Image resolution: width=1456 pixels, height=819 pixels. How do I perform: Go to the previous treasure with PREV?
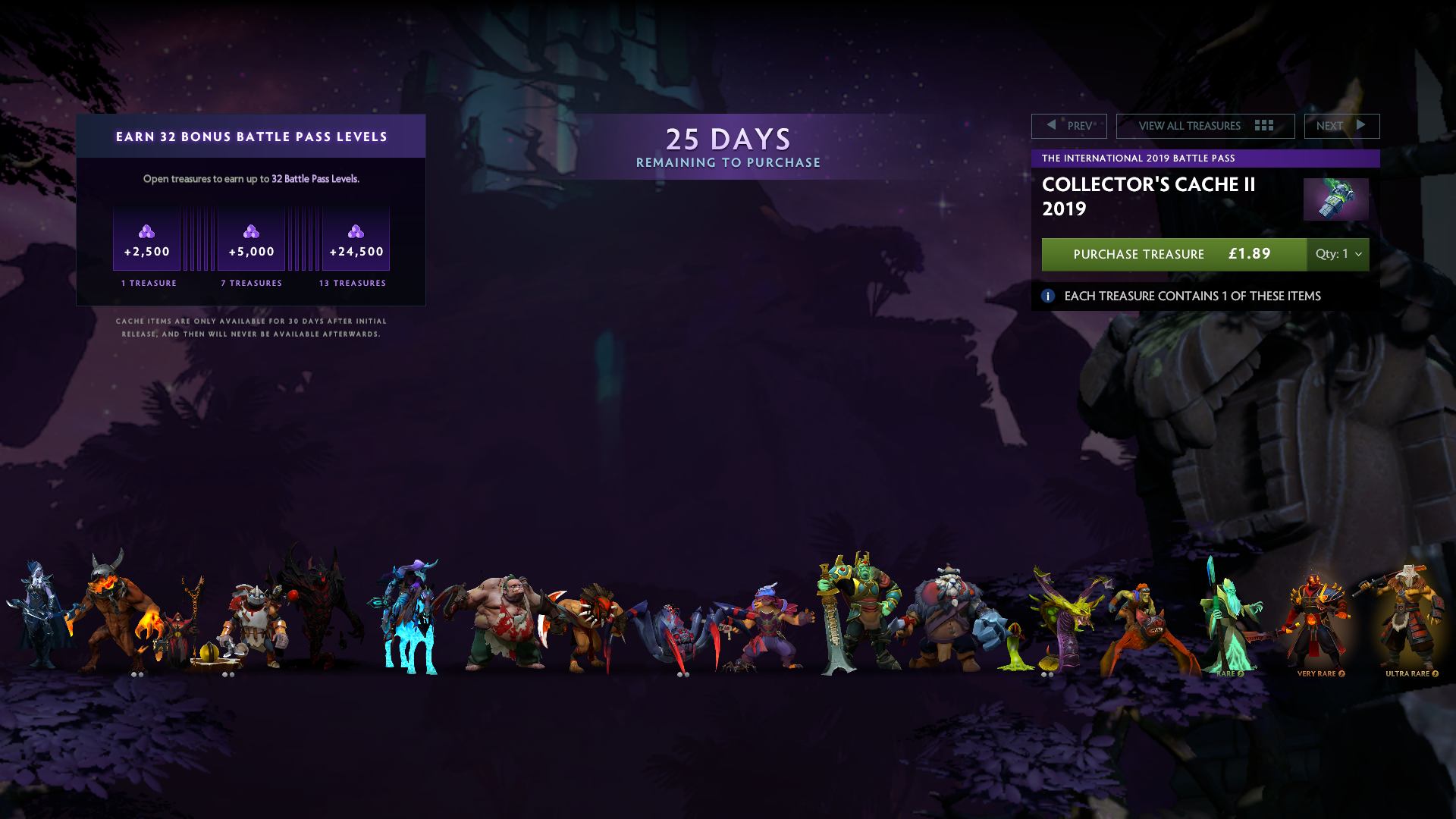[1068, 126]
